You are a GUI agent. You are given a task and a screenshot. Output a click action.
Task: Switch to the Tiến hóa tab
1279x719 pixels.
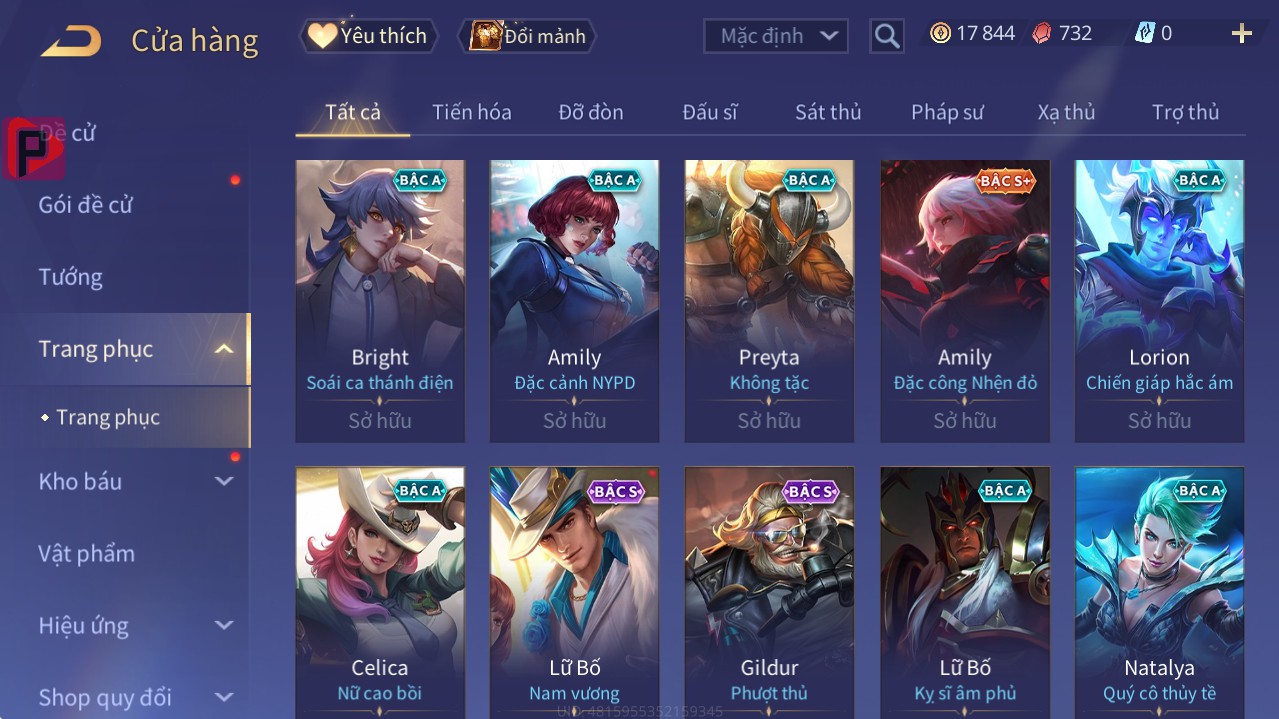coord(471,112)
